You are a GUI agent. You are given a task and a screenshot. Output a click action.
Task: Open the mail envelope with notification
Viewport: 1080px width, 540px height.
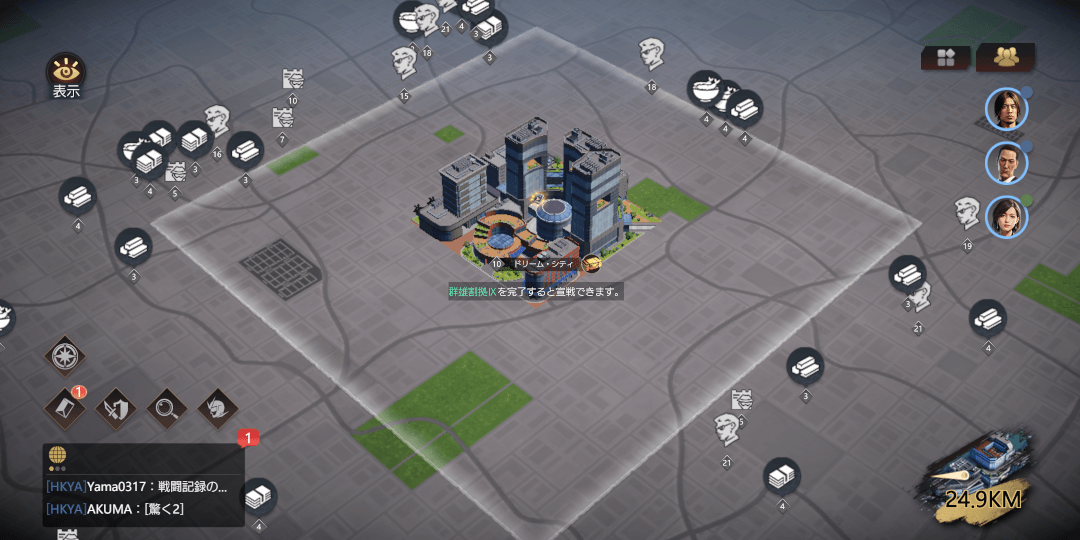click(x=66, y=407)
